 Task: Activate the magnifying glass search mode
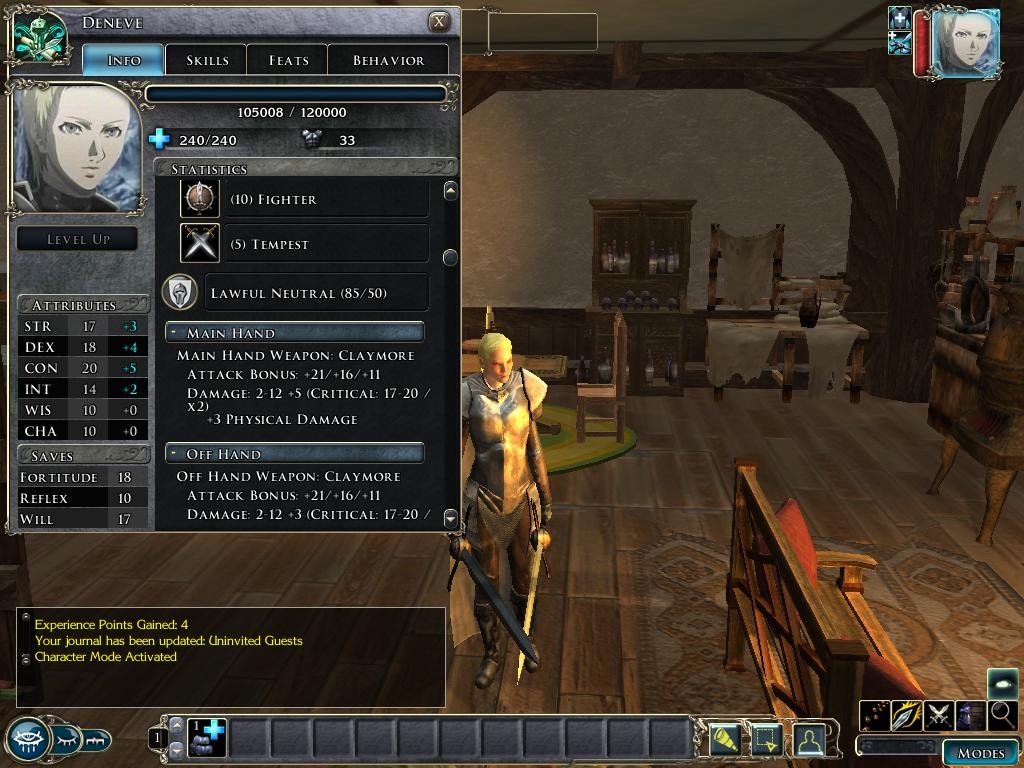tap(1002, 715)
